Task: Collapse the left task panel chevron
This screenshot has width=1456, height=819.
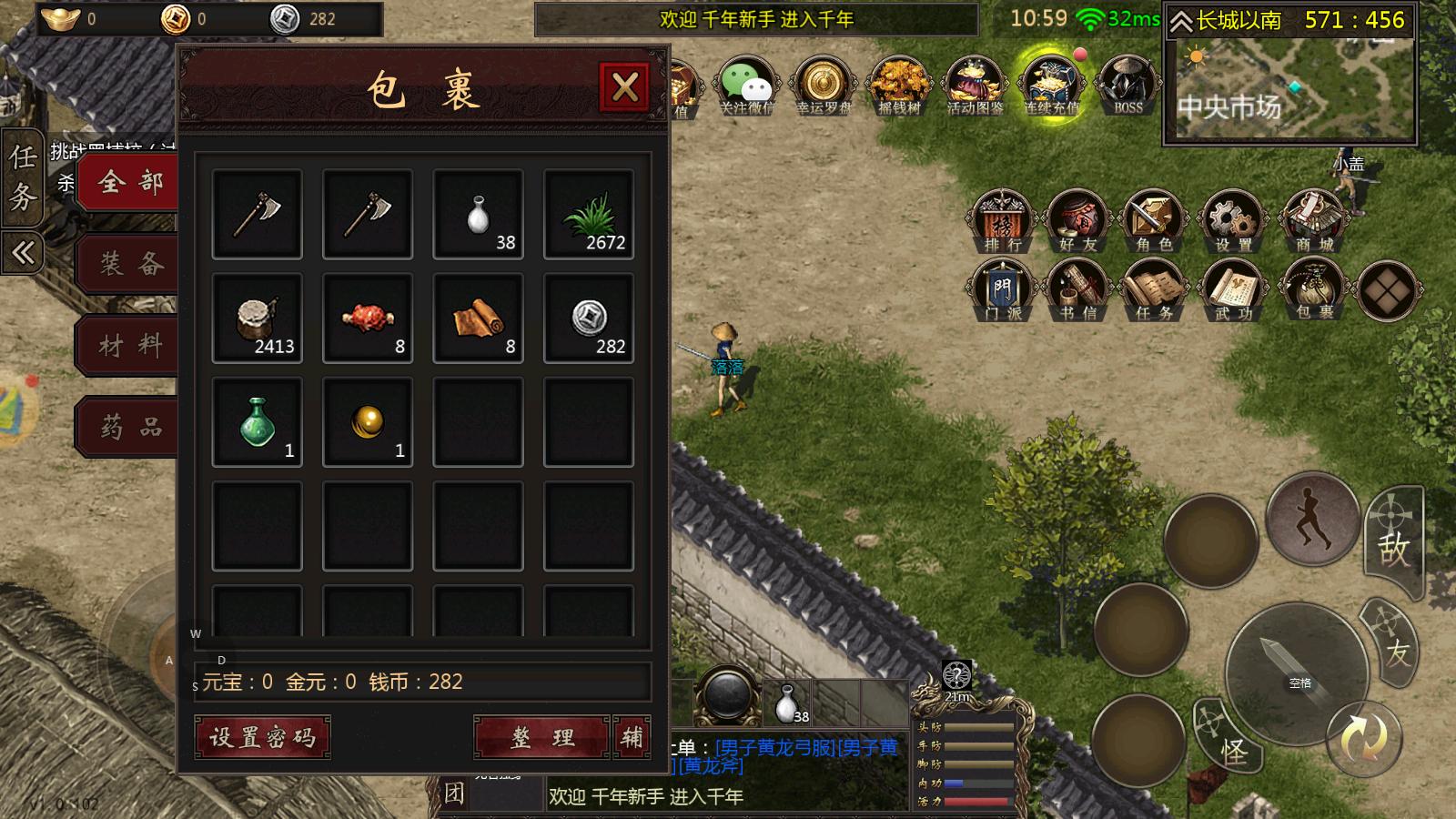Action: coord(23,250)
